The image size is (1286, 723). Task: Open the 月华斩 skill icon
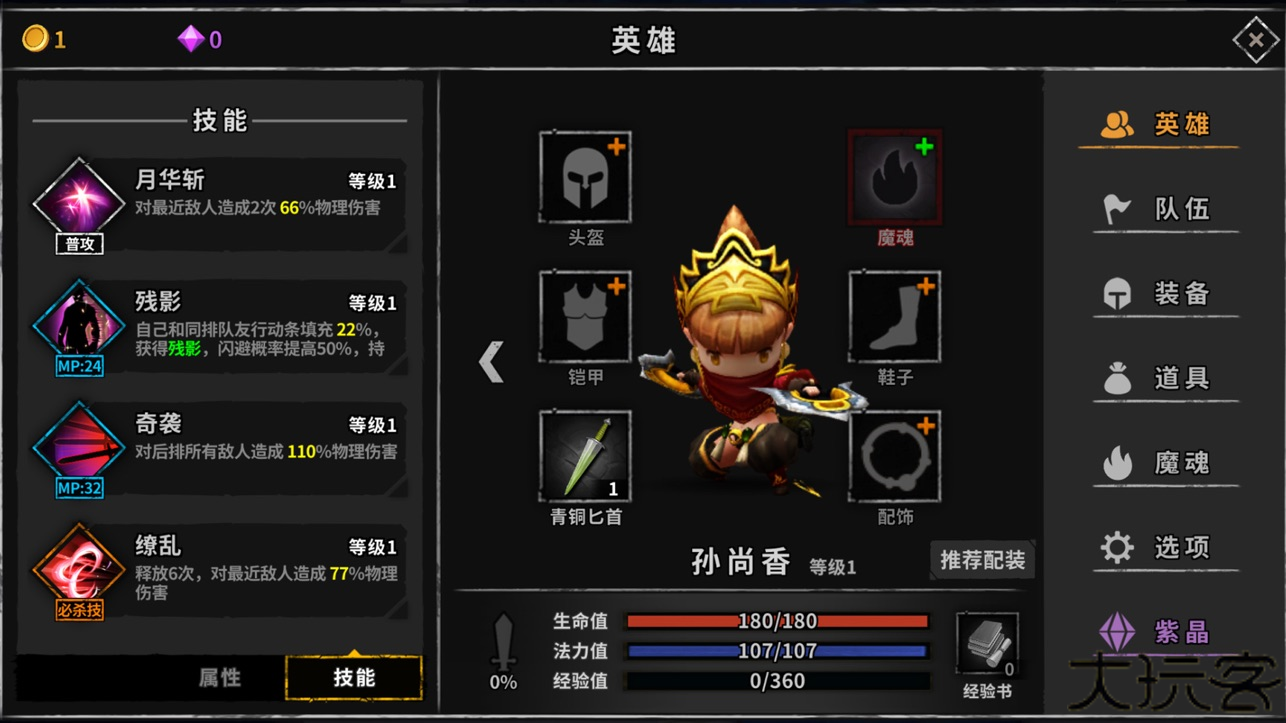click(78, 192)
